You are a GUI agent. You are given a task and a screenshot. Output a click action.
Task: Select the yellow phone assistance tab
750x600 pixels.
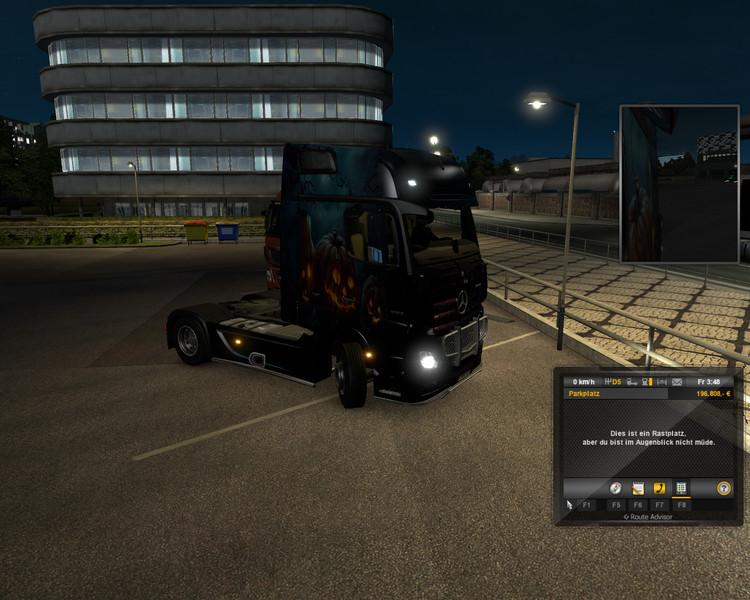660,488
